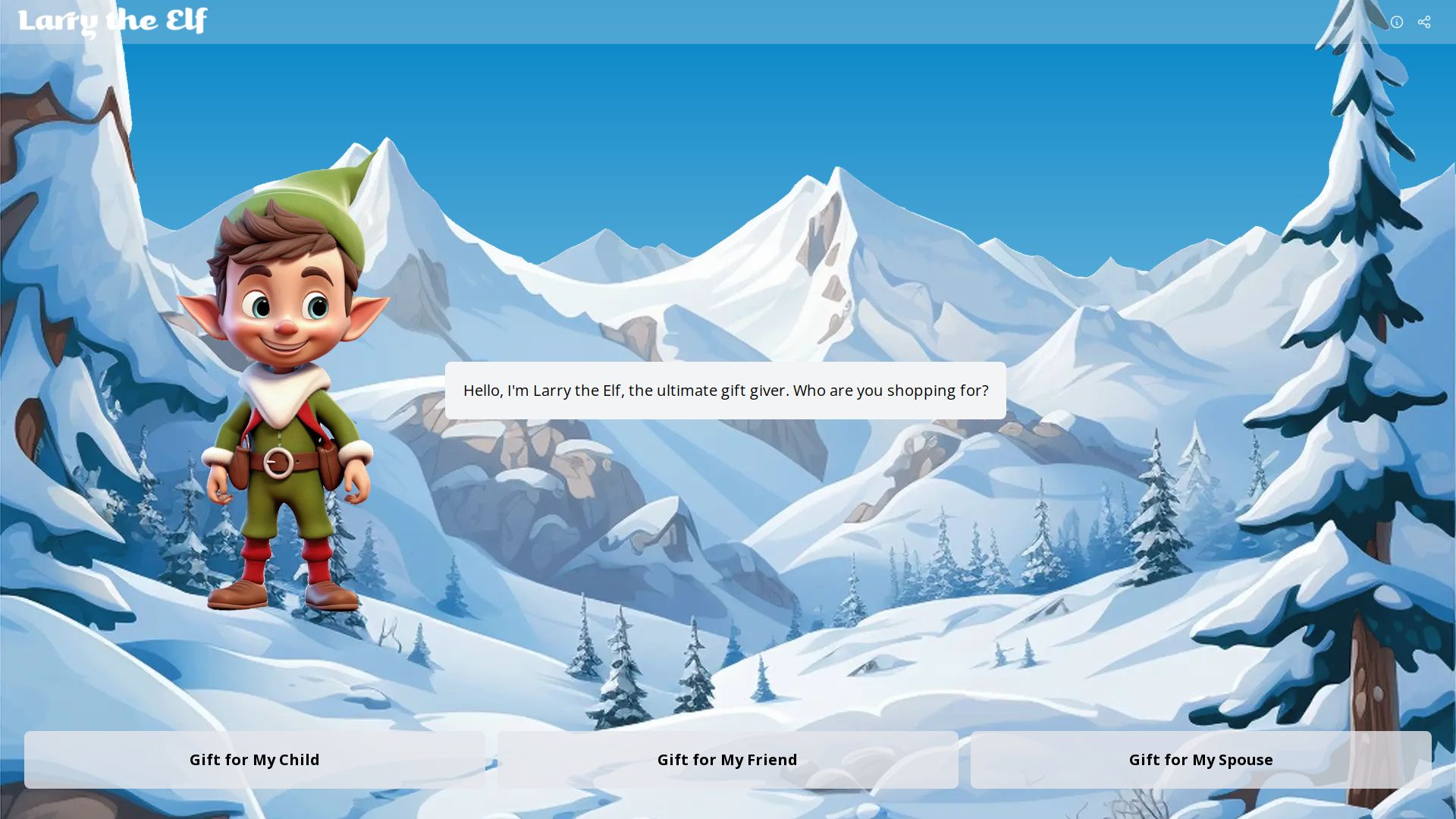
Task: Click the Larry the Elf logo text
Action: [x=115, y=20]
